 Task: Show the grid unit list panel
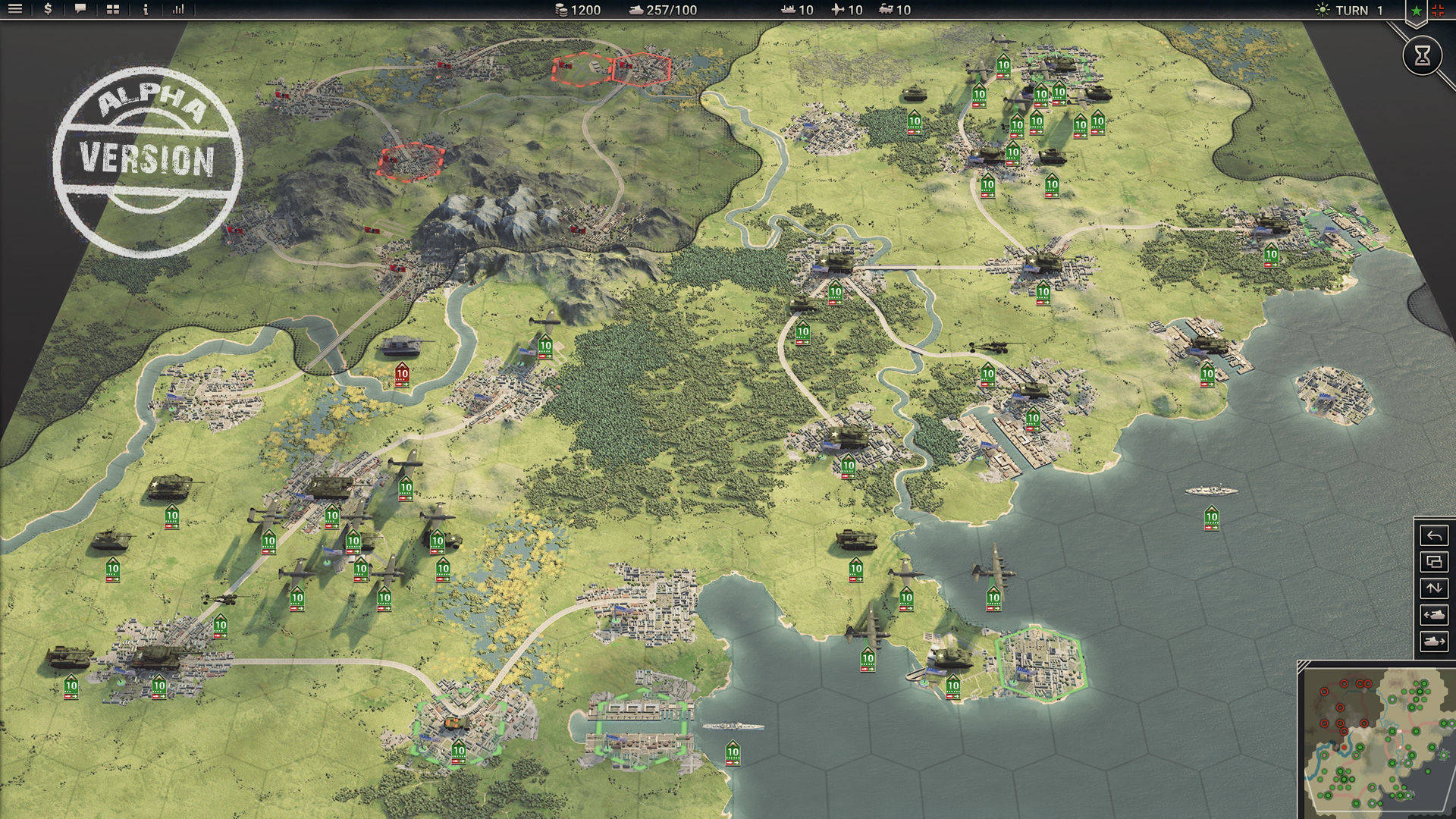113,10
